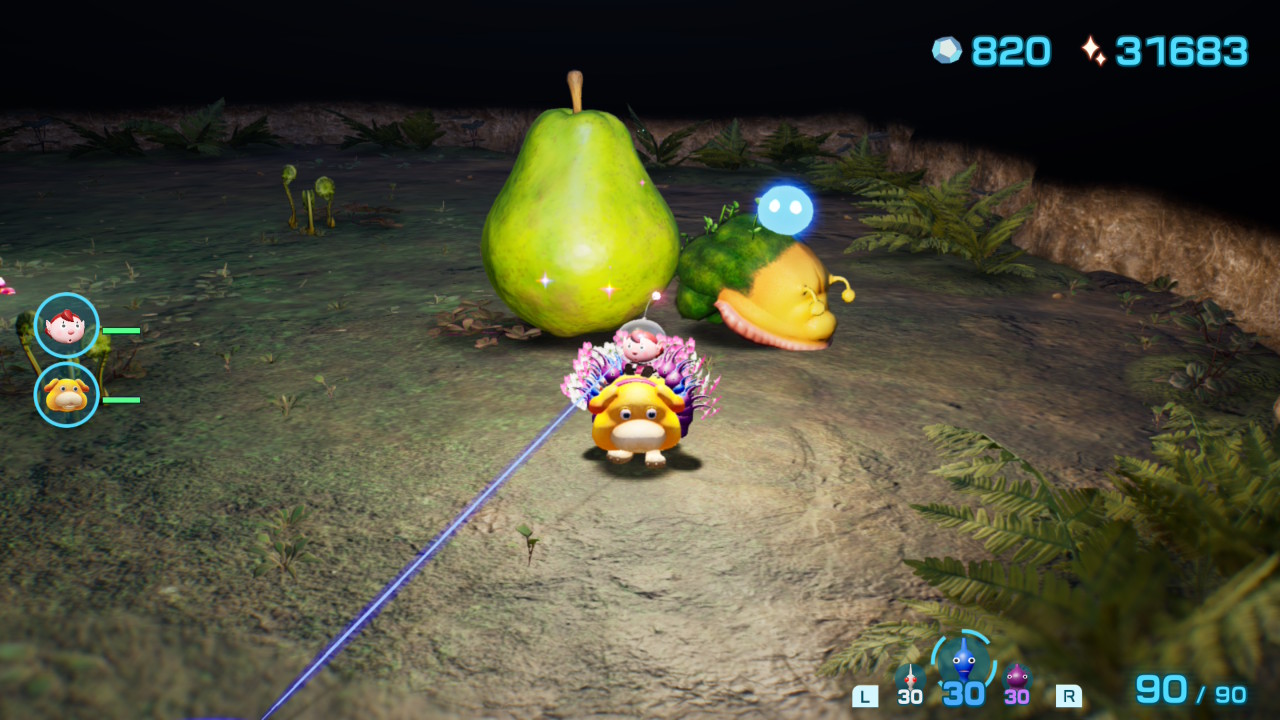Screen dimensions: 1280x720
Task: Select the red-haired captain portrait
Action: click(x=66, y=325)
